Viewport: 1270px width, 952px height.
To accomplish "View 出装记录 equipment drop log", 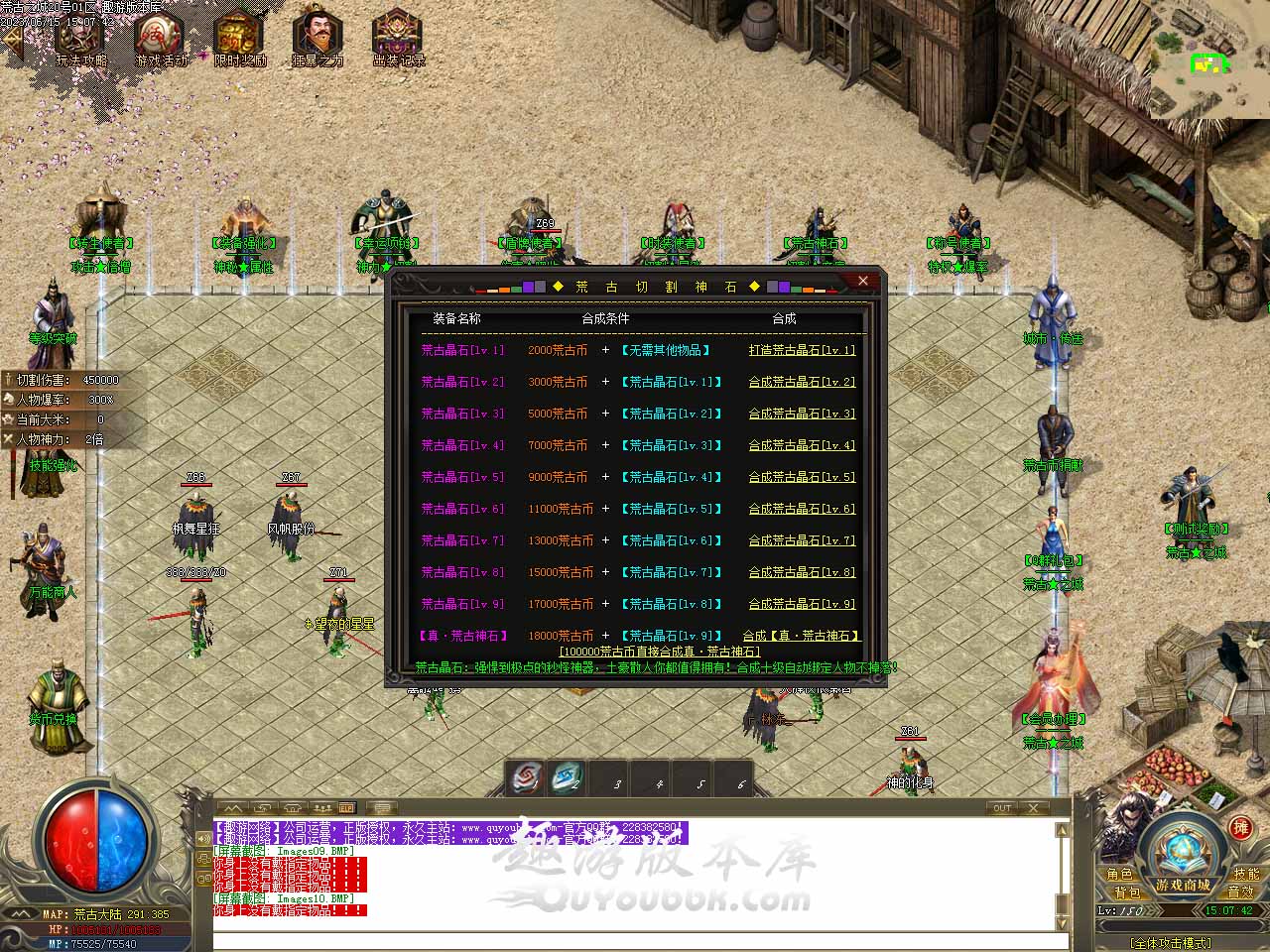I will tap(398, 40).
